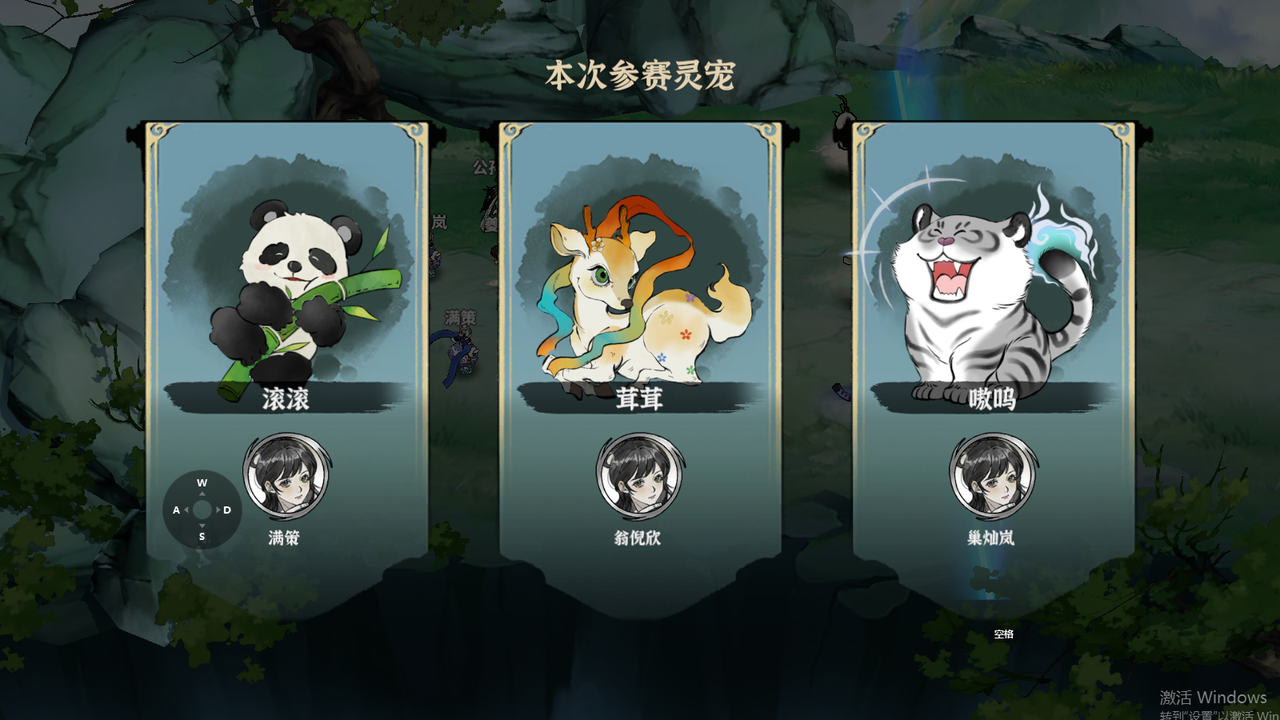Screen dimensions: 1280x720
Task: Click trainer 满策's circular avatar
Action: [287, 478]
